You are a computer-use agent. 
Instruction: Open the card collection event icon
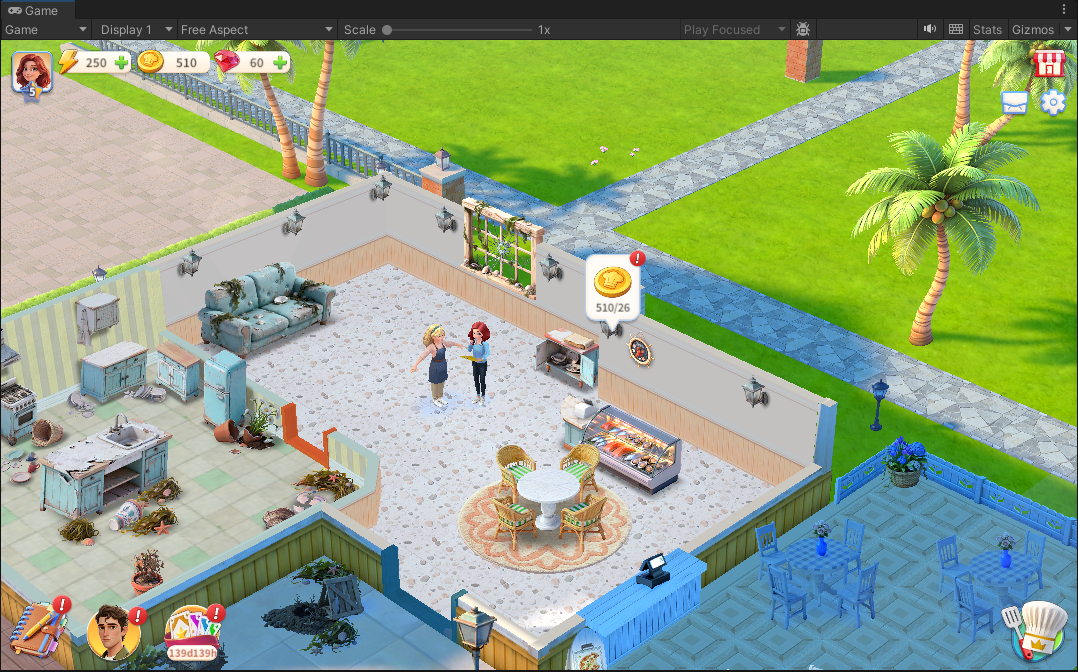190,632
